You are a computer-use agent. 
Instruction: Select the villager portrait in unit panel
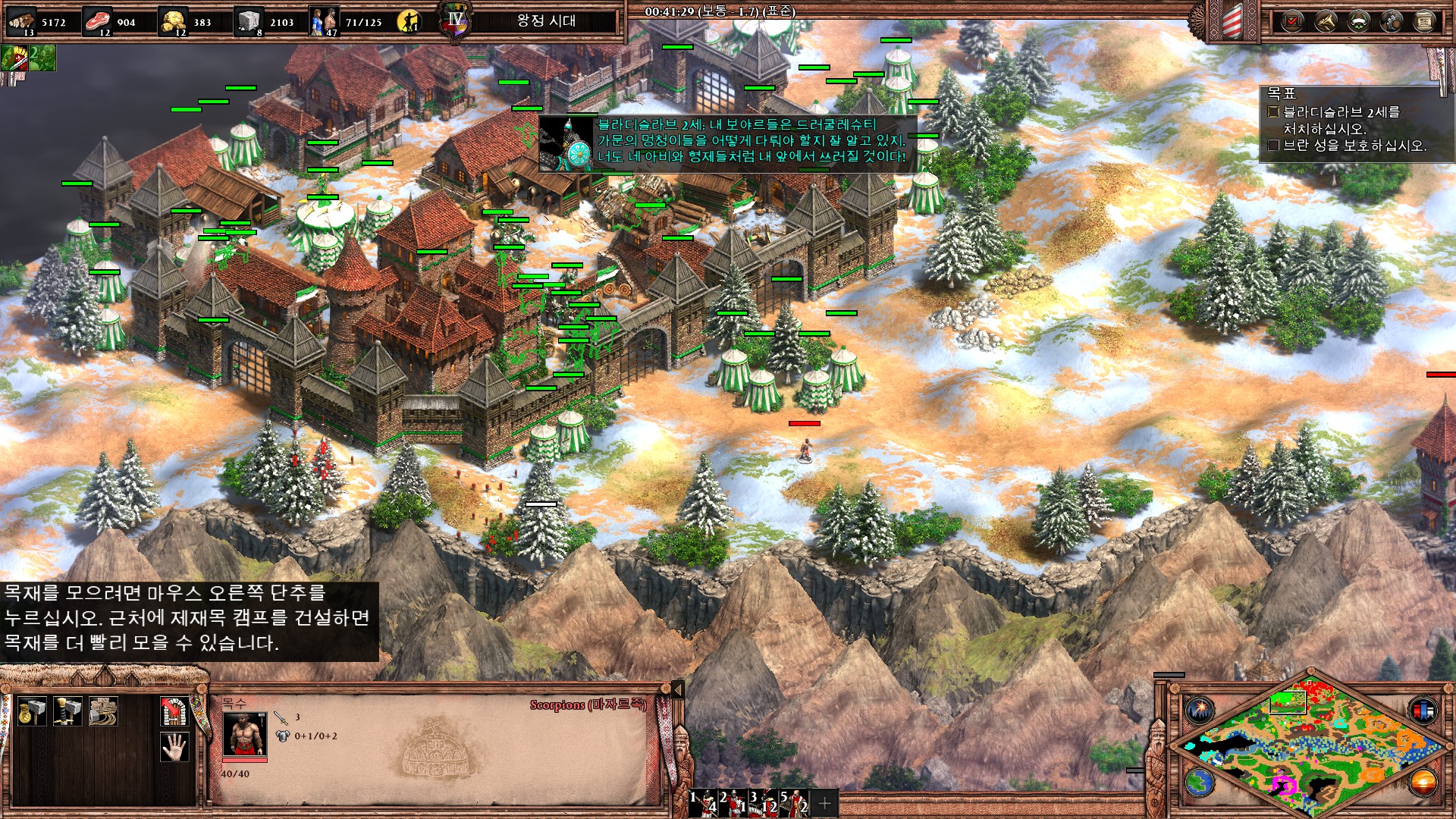point(244,734)
